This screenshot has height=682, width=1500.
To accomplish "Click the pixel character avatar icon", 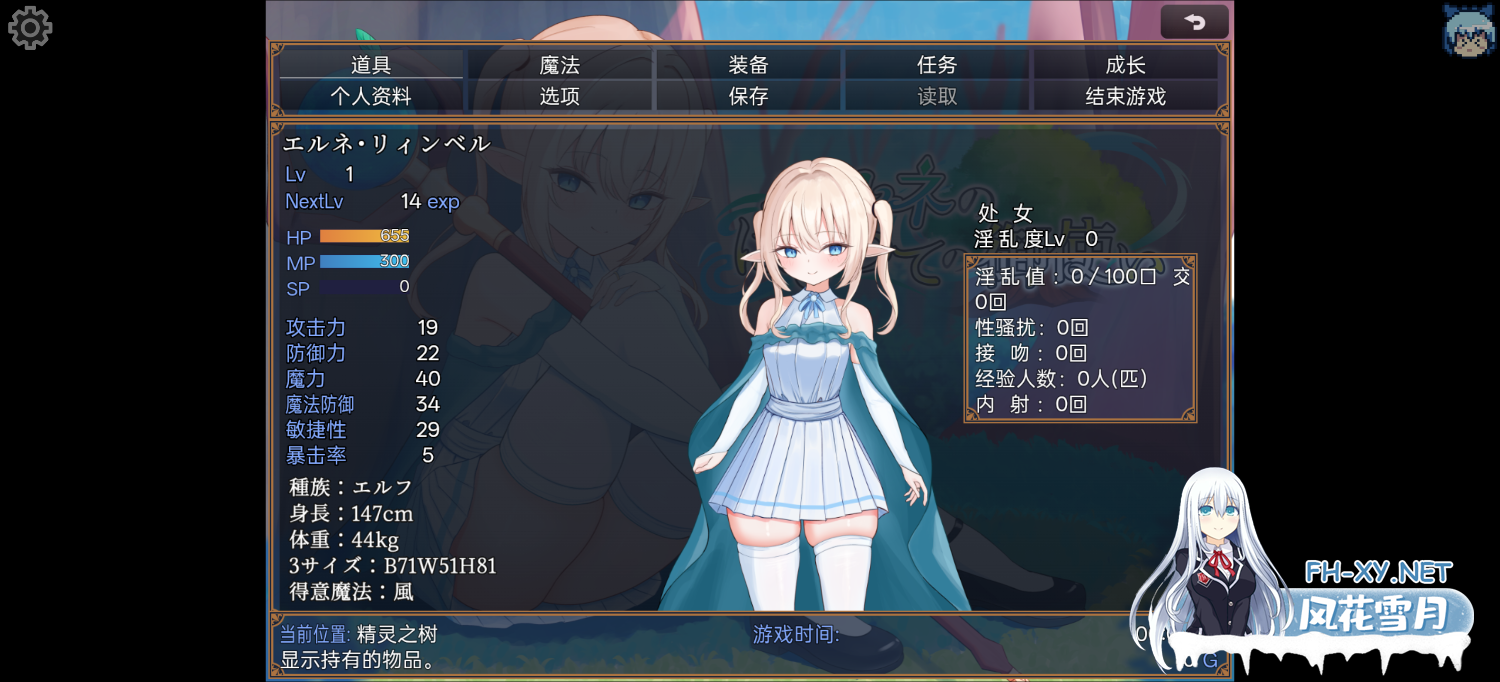I will (1468, 30).
